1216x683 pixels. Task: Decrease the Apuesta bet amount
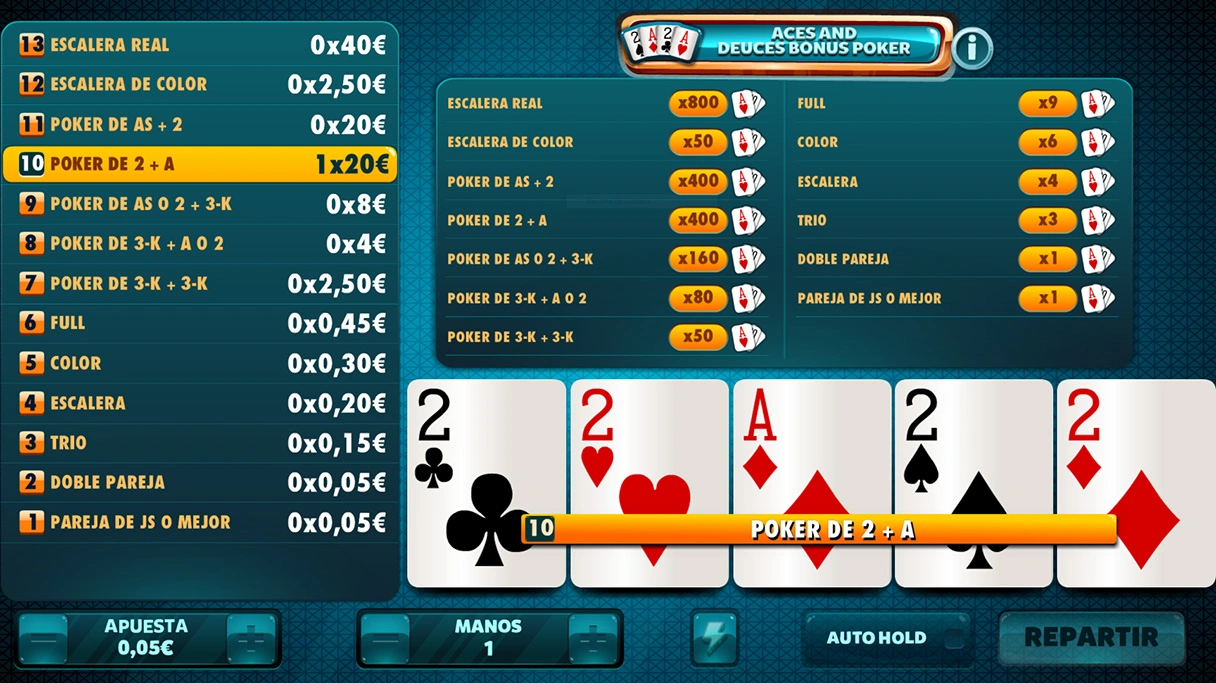(x=43, y=638)
